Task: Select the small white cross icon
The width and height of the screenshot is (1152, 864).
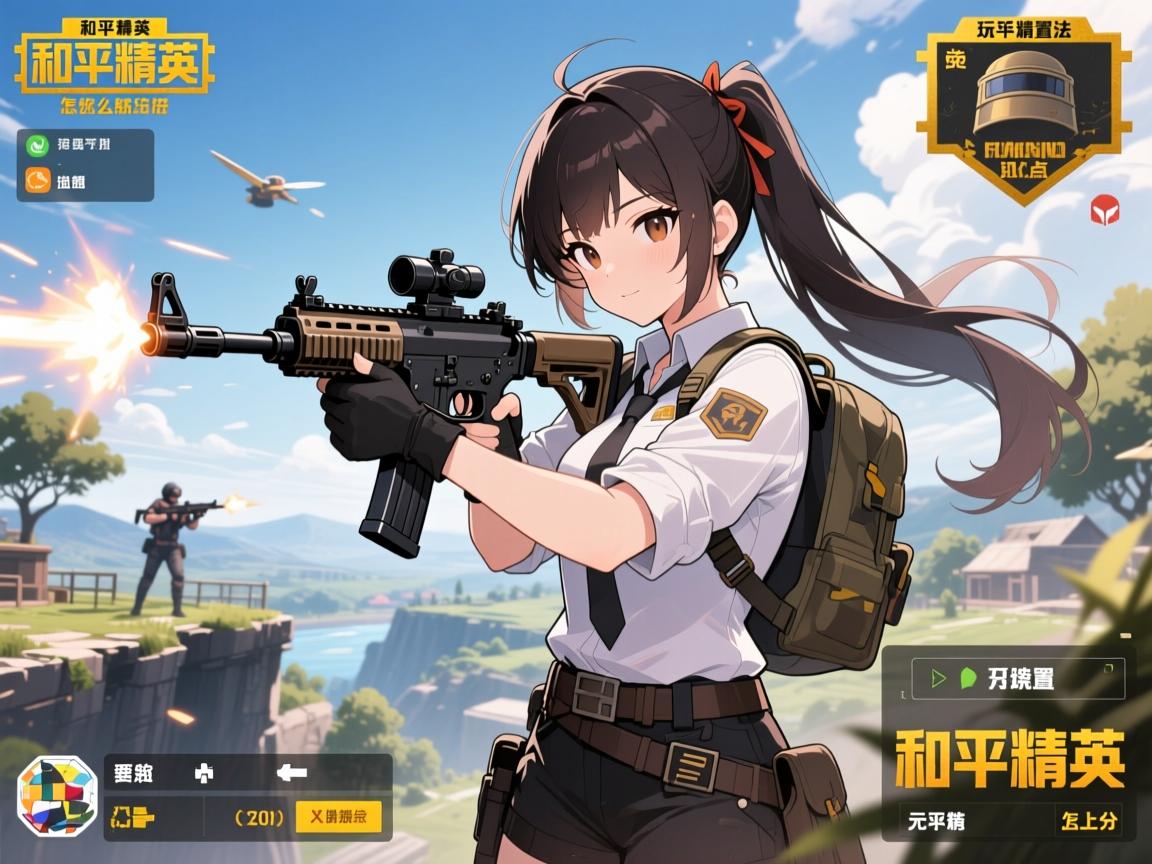Action: pyautogui.click(x=202, y=773)
